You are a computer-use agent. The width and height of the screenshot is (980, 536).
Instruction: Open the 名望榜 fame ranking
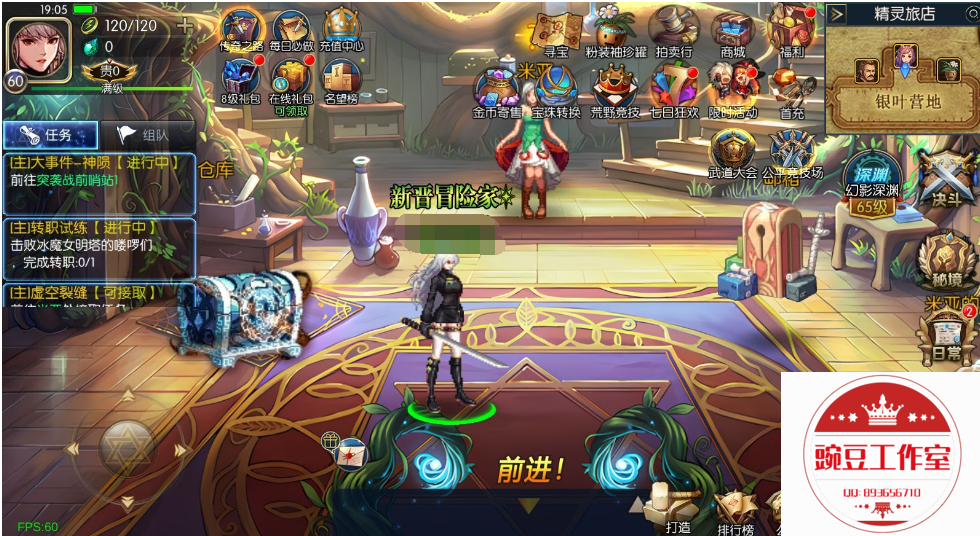[x=341, y=80]
